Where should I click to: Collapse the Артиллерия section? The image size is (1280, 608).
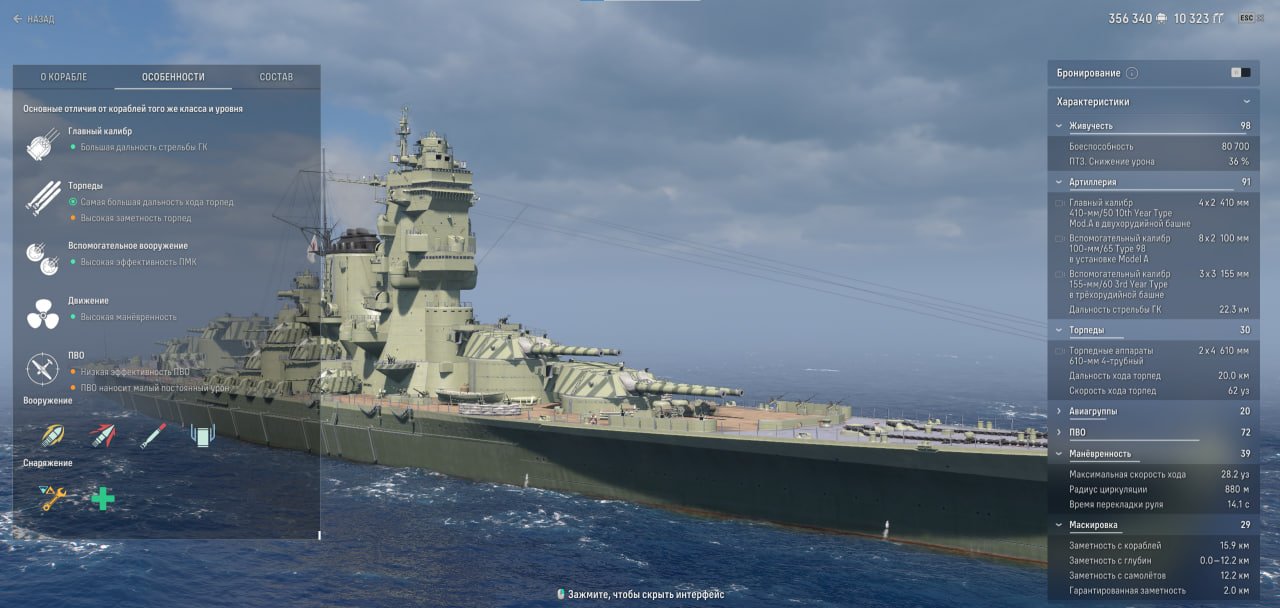coord(1060,182)
